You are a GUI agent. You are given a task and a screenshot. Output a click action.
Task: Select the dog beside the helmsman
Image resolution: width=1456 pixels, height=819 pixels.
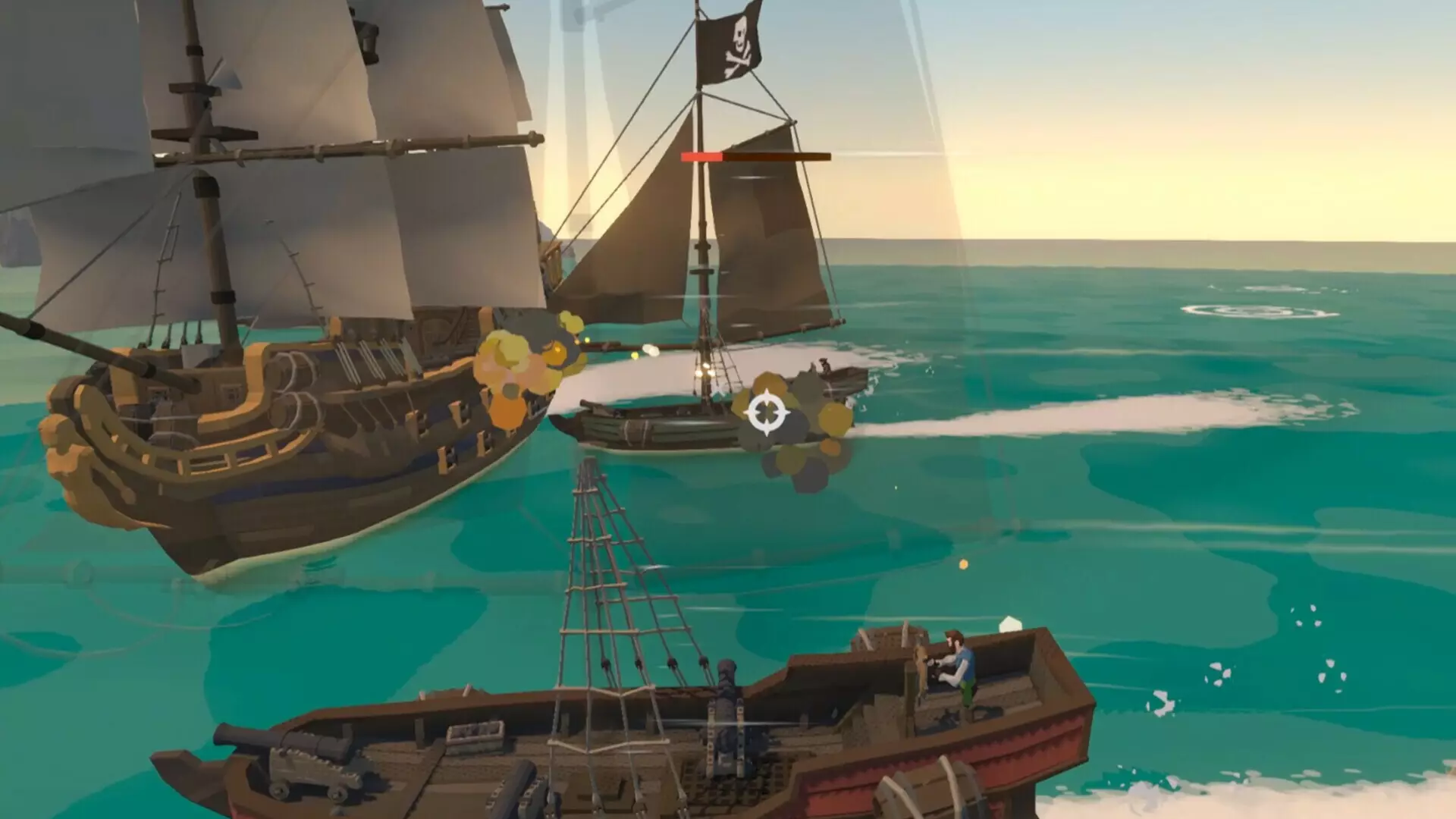(920, 664)
